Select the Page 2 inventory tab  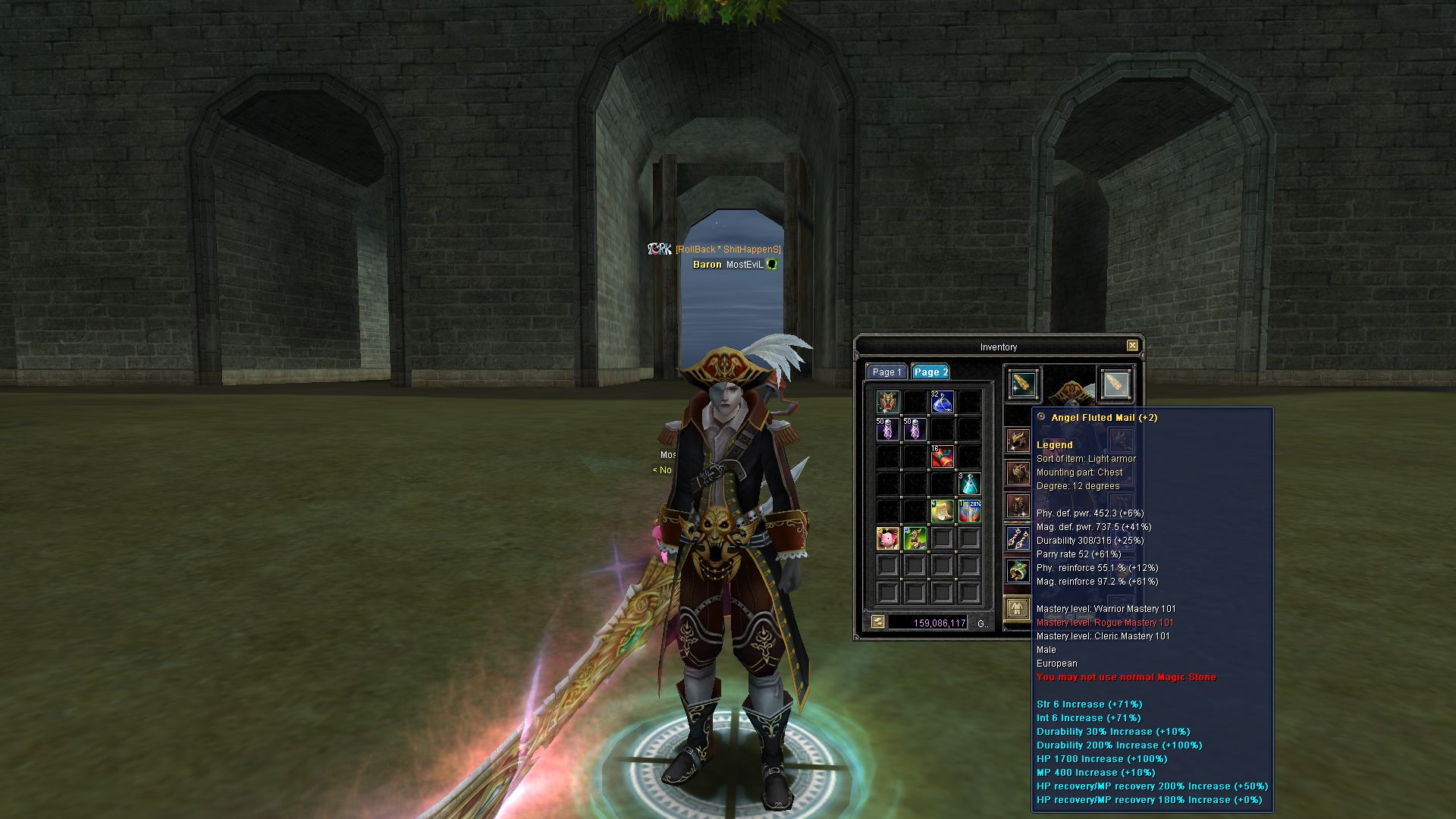click(930, 372)
